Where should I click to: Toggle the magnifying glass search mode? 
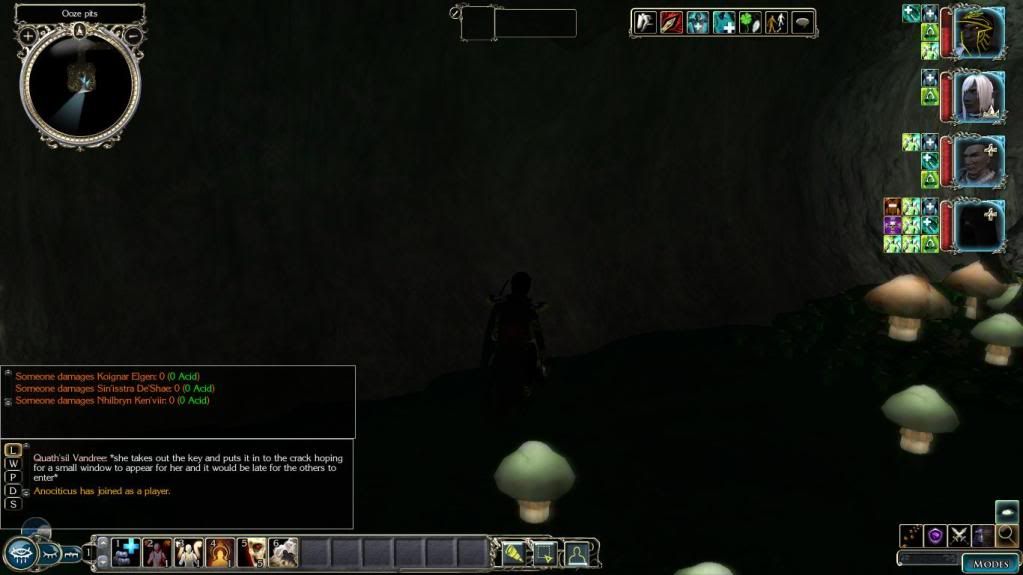pyautogui.click(x=1006, y=536)
